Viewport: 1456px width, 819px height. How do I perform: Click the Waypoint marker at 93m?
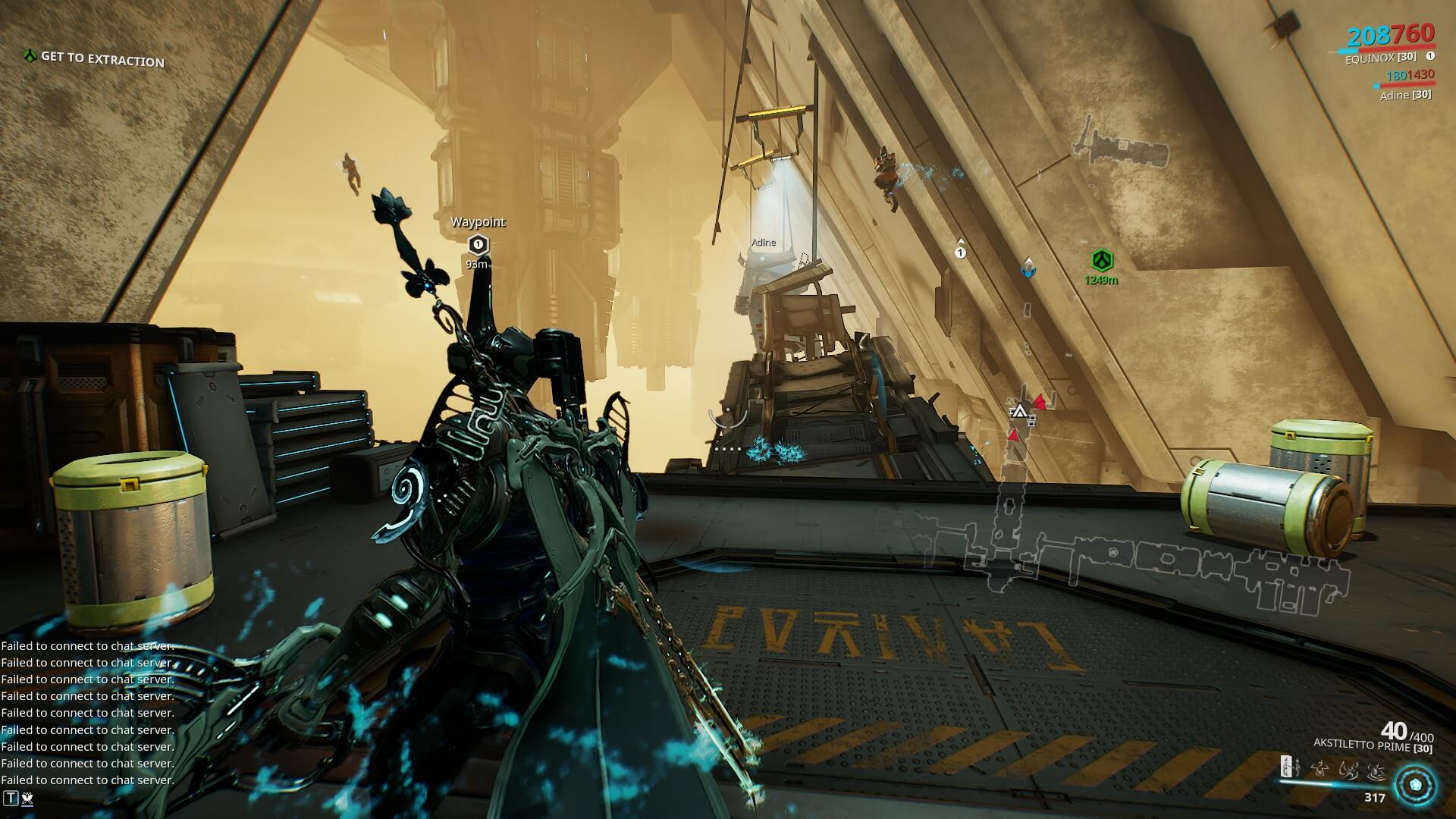pyautogui.click(x=477, y=244)
